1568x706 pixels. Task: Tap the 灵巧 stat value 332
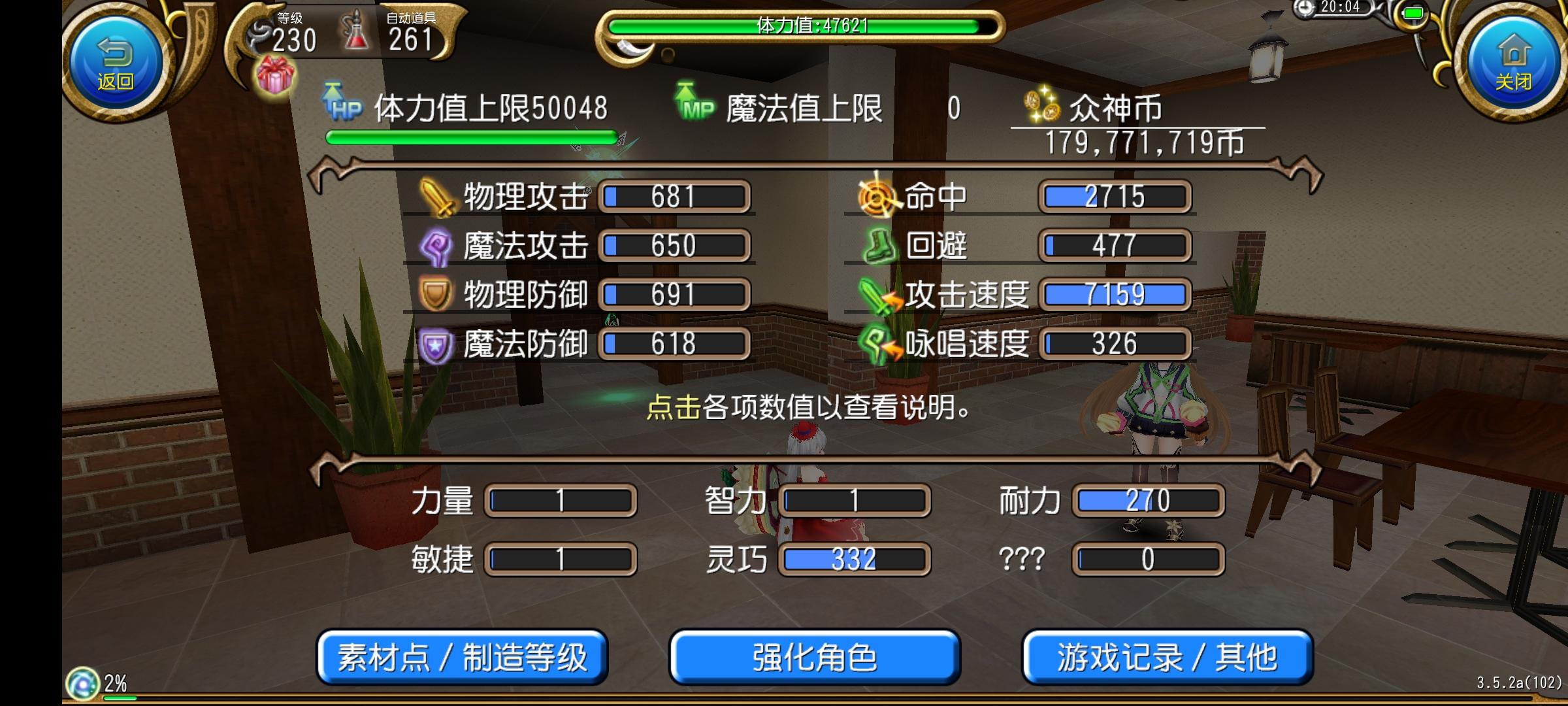[853, 559]
